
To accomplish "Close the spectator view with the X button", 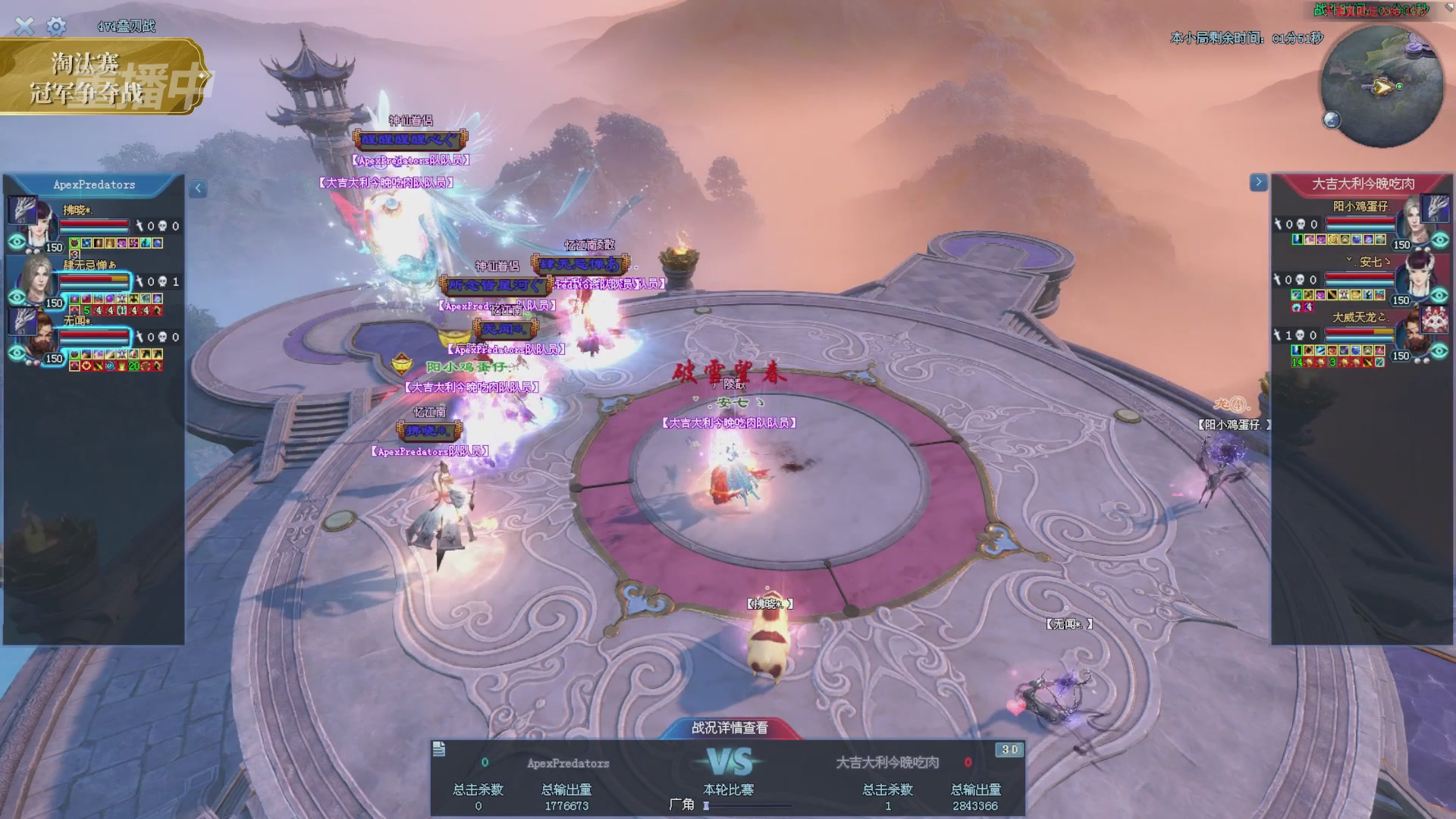I will coord(24,27).
